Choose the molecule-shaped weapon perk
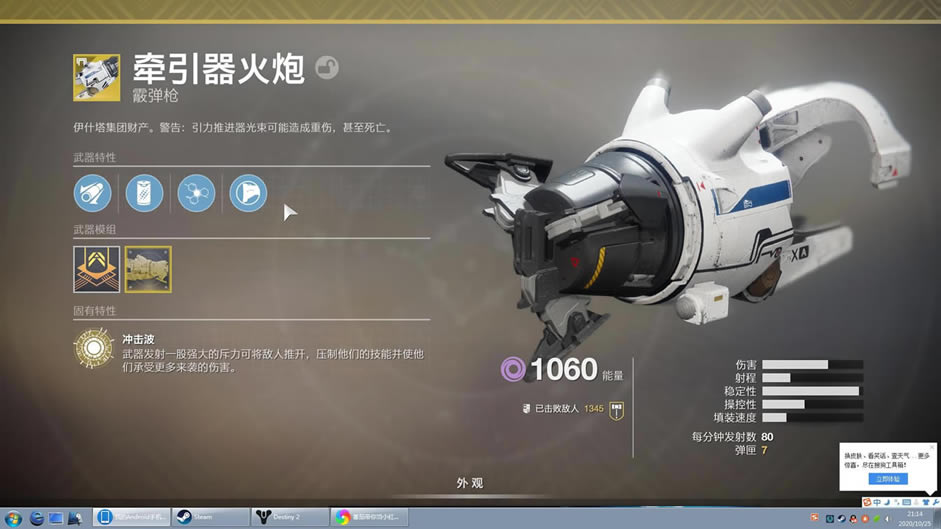This screenshot has width=941, height=529. (196, 193)
